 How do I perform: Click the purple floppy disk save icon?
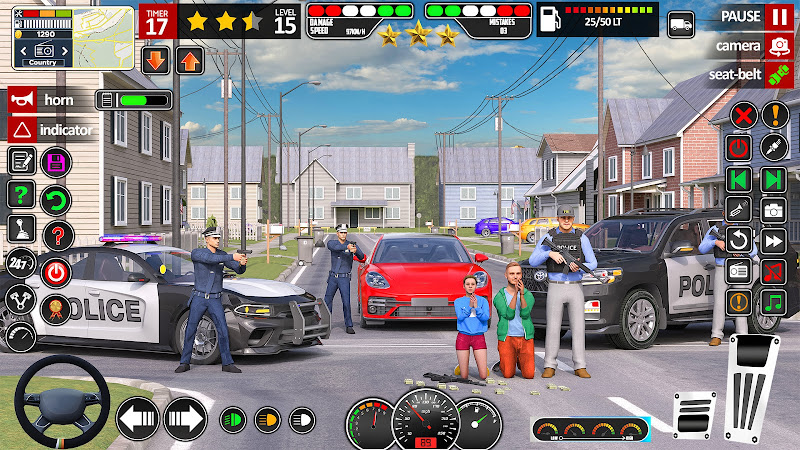click(56, 161)
